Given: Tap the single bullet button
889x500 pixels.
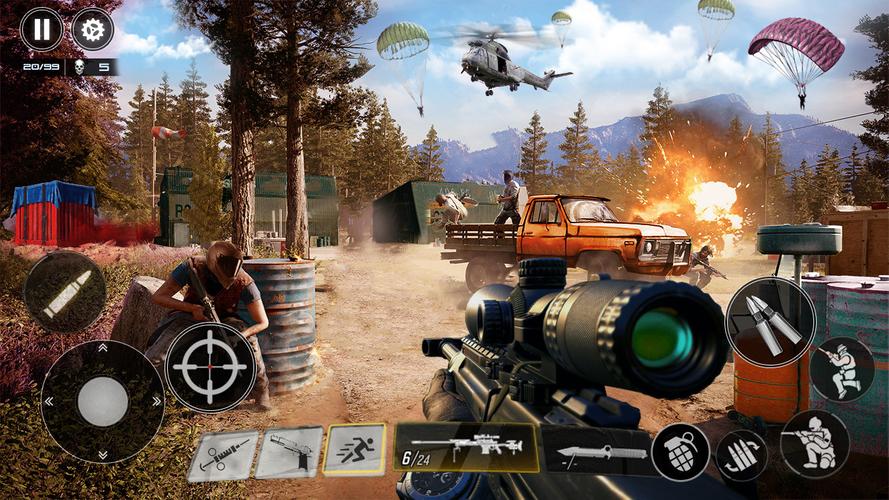Looking at the screenshot, I should 65,292.
